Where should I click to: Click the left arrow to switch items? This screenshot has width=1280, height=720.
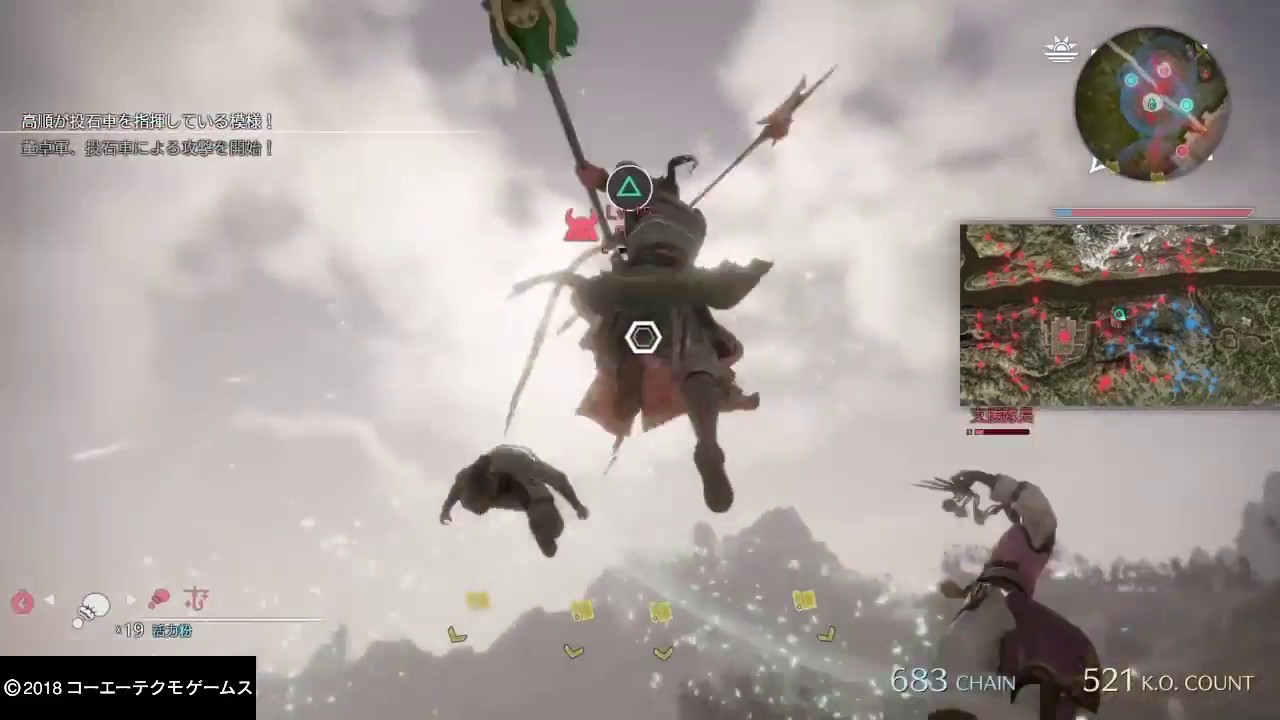pyautogui.click(x=50, y=600)
